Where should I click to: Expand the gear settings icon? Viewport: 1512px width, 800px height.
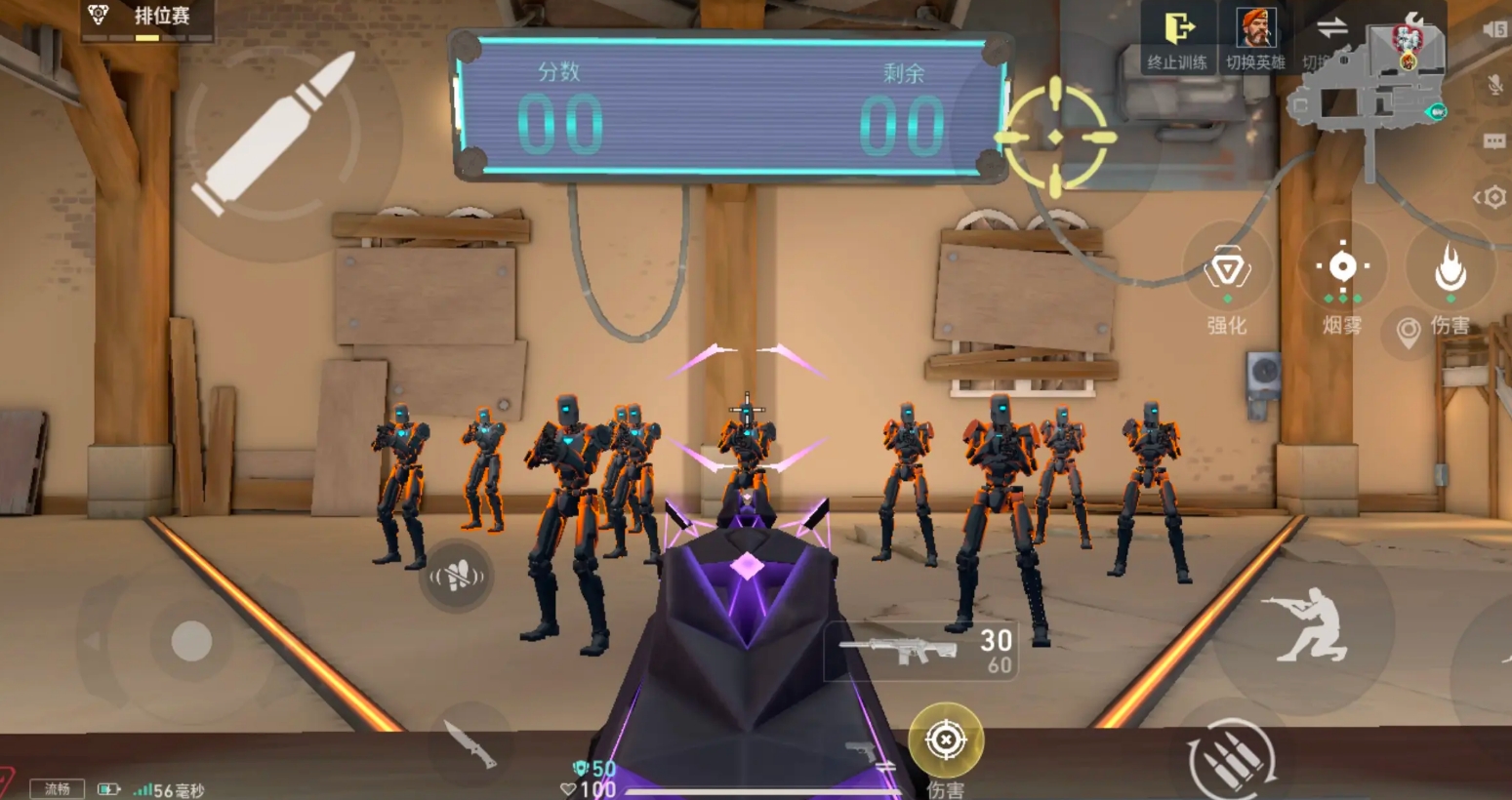[x=1492, y=198]
